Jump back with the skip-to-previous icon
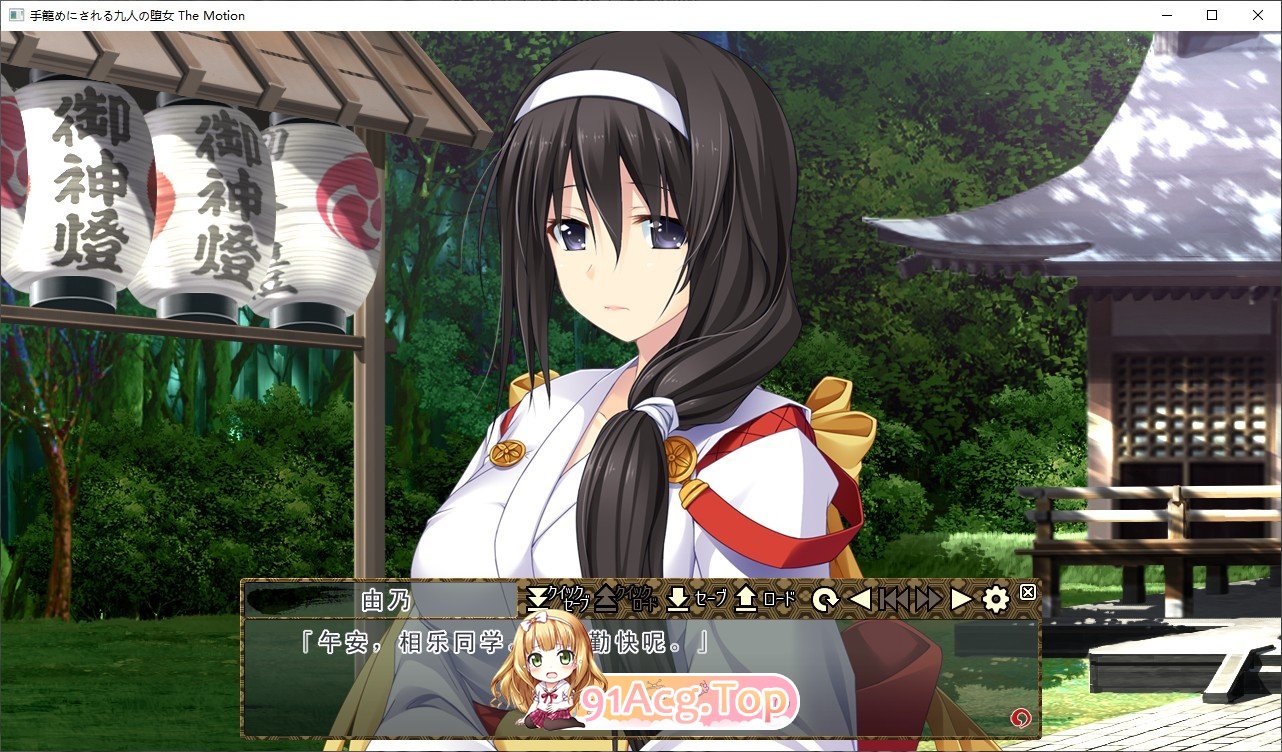The image size is (1282, 752). click(894, 600)
